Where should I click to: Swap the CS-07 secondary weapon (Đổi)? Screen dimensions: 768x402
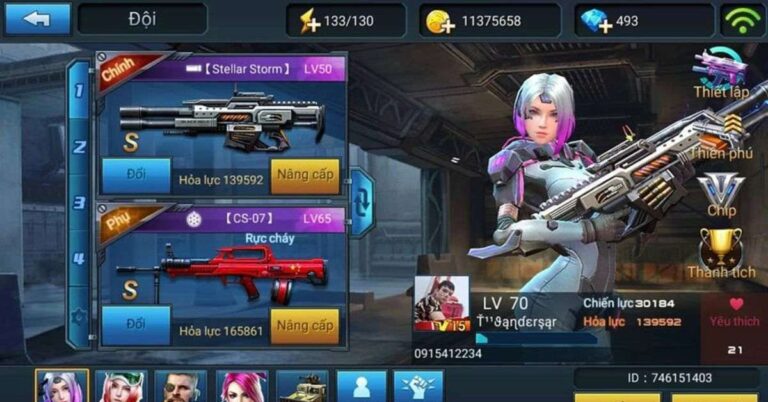pyautogui.click(x=136, y=325)
